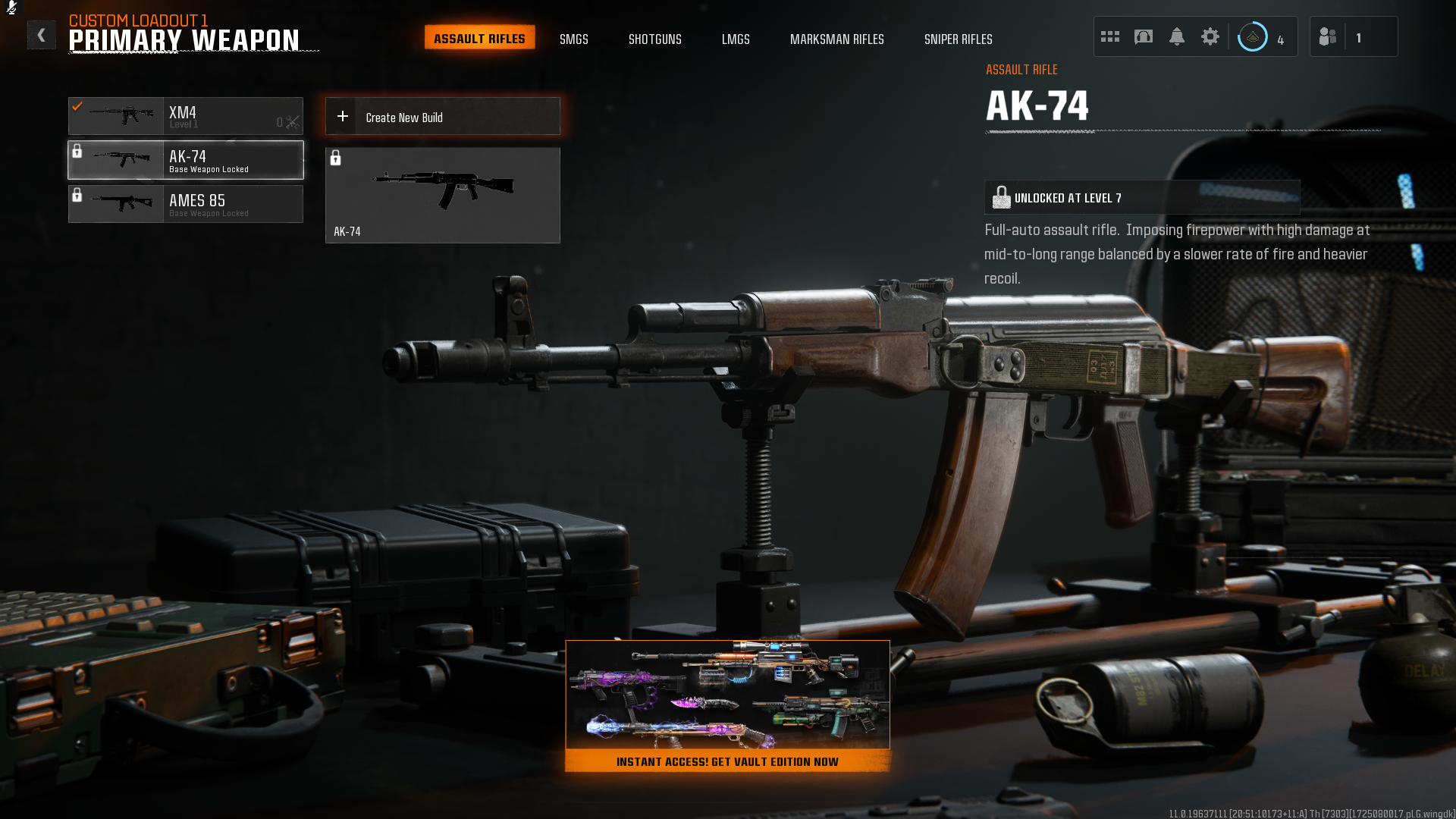Click the blue rank progress ring
1456x819 pixels.
[x=1253, y=36]
